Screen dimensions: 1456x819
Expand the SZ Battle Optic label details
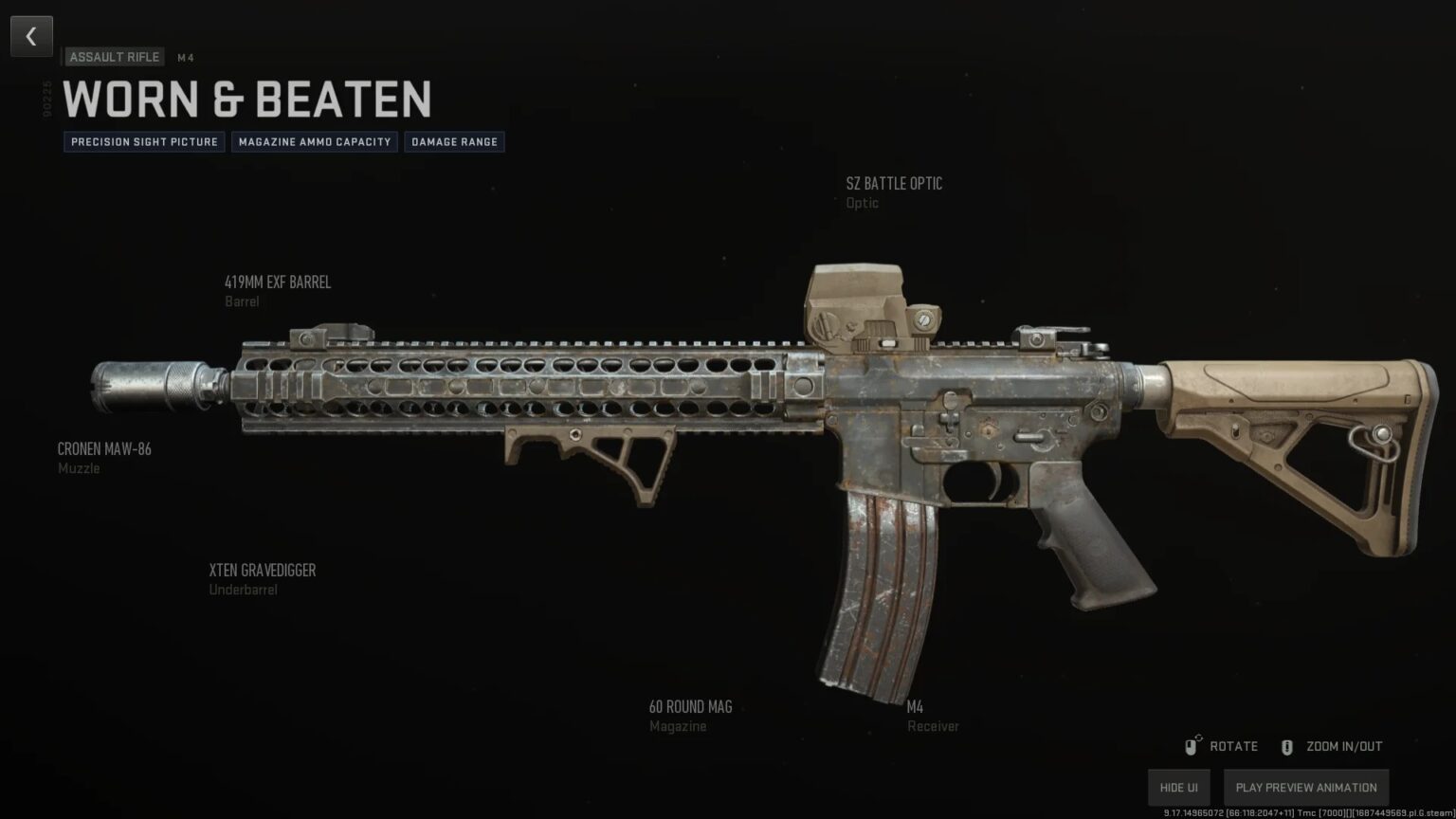[x=894, y=192]
